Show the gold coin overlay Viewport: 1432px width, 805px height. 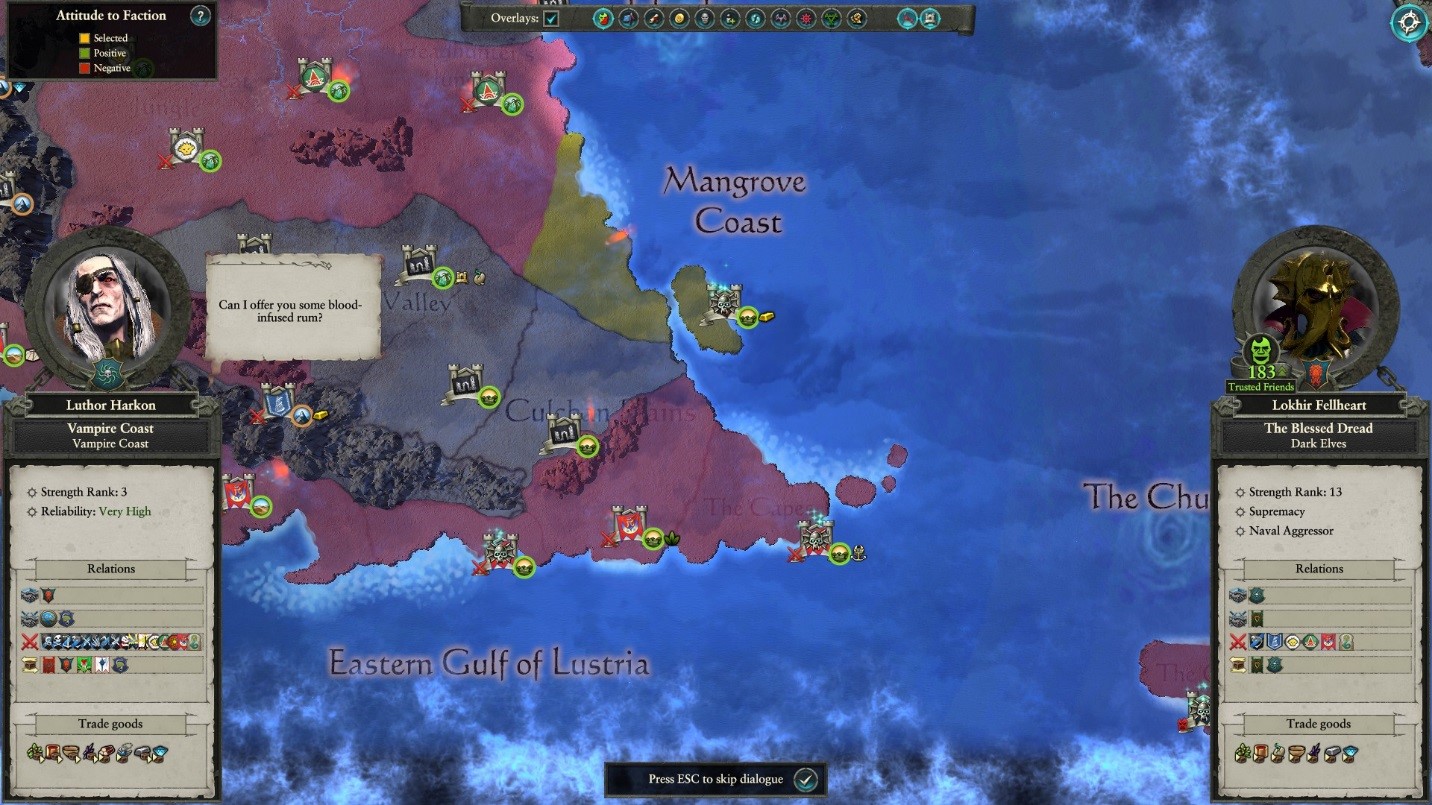[x=679, y=18]
